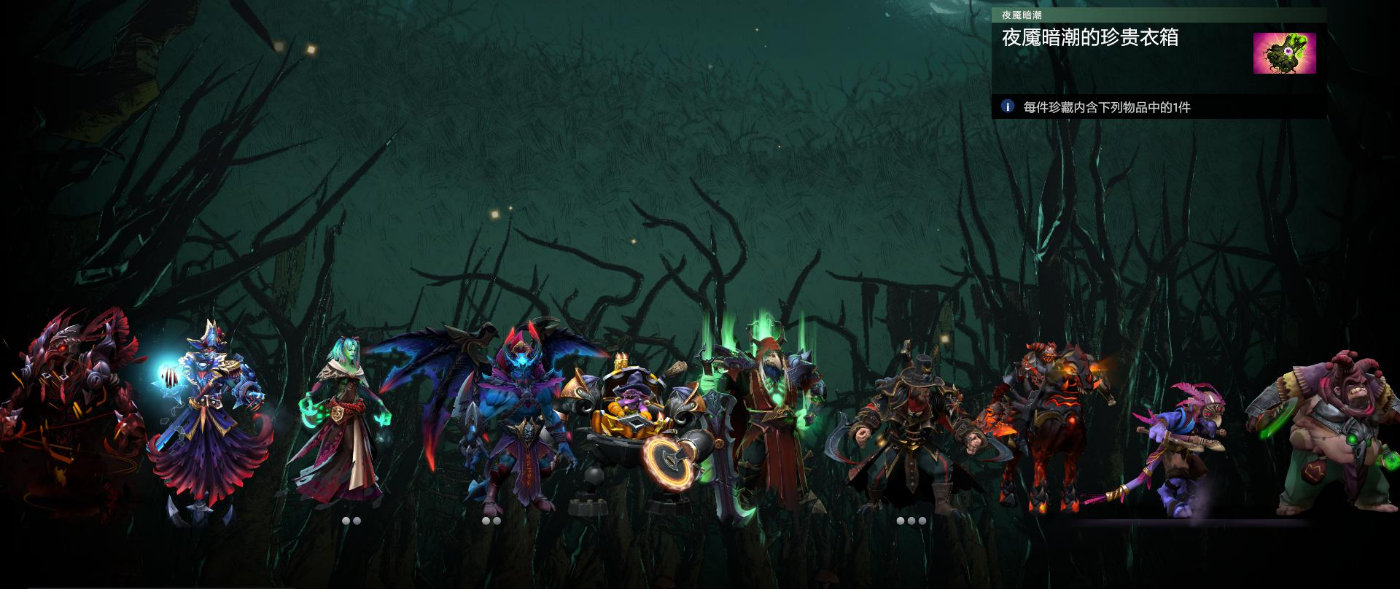Choose the Lich set holding a frost orb
Viewport: 1400px width, 589px height.
[212, 420]
